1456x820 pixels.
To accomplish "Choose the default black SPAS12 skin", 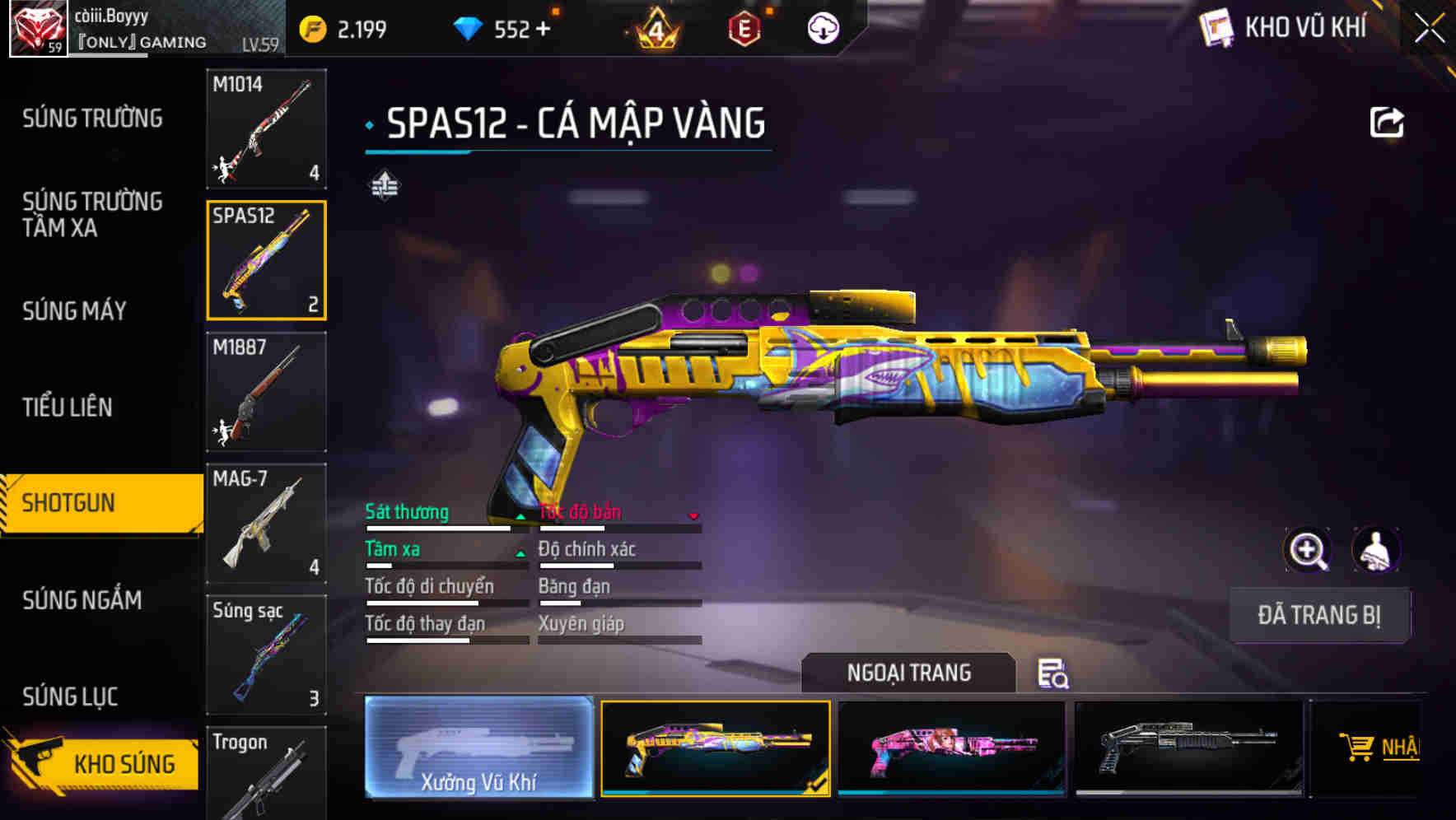I will point(1188,748).
